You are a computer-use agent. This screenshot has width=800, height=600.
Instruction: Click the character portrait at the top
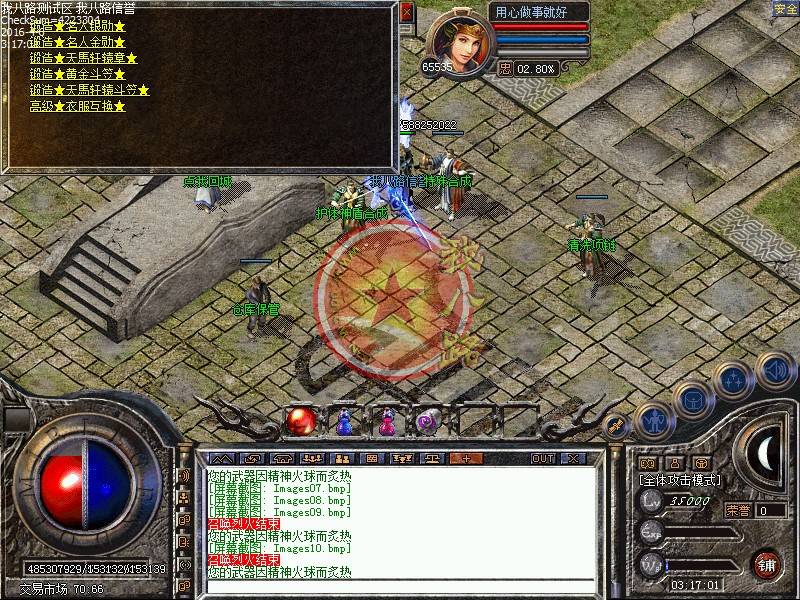point(460,38)
